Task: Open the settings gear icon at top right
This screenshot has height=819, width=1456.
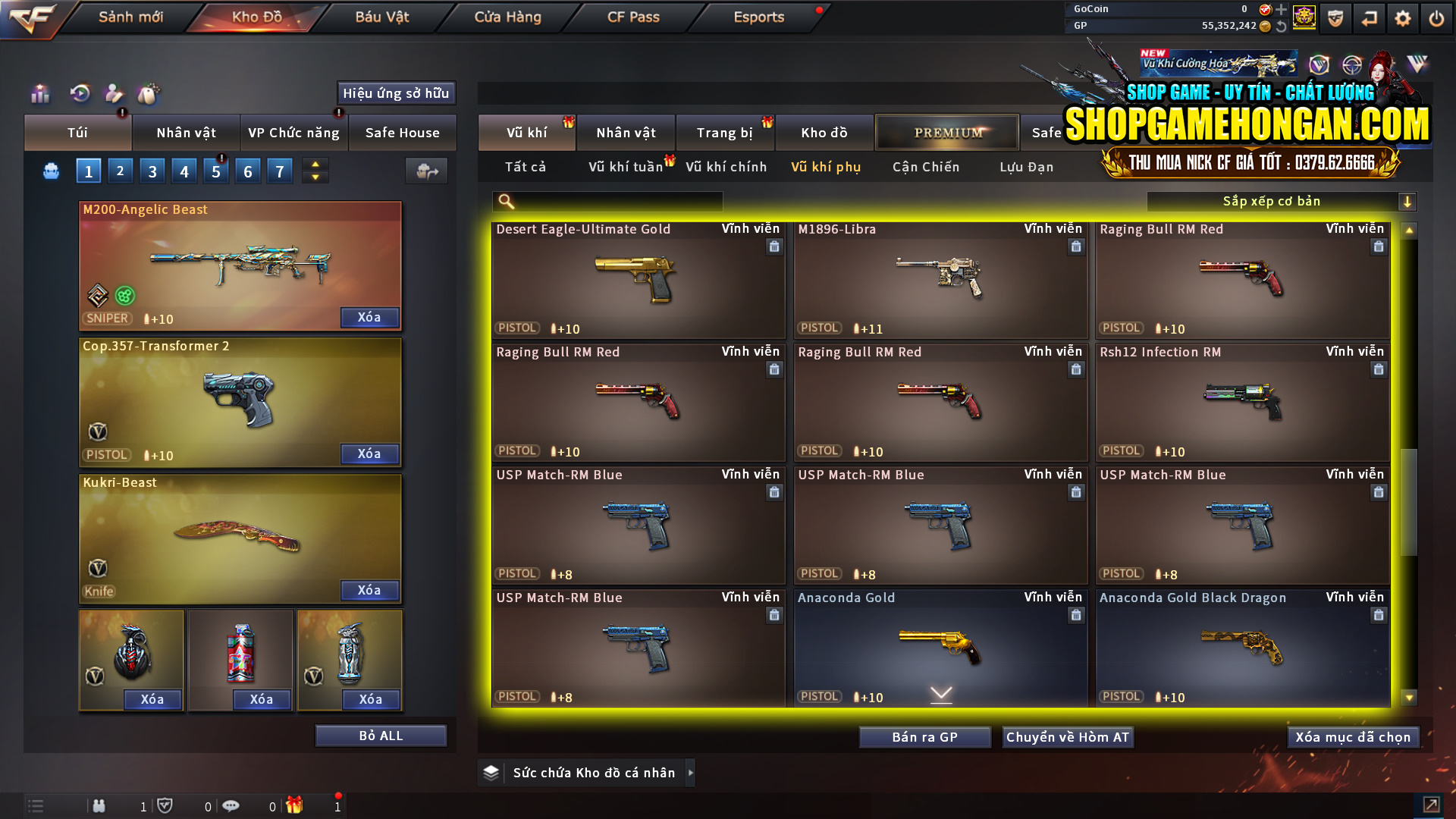Action: click(1402, 17)
